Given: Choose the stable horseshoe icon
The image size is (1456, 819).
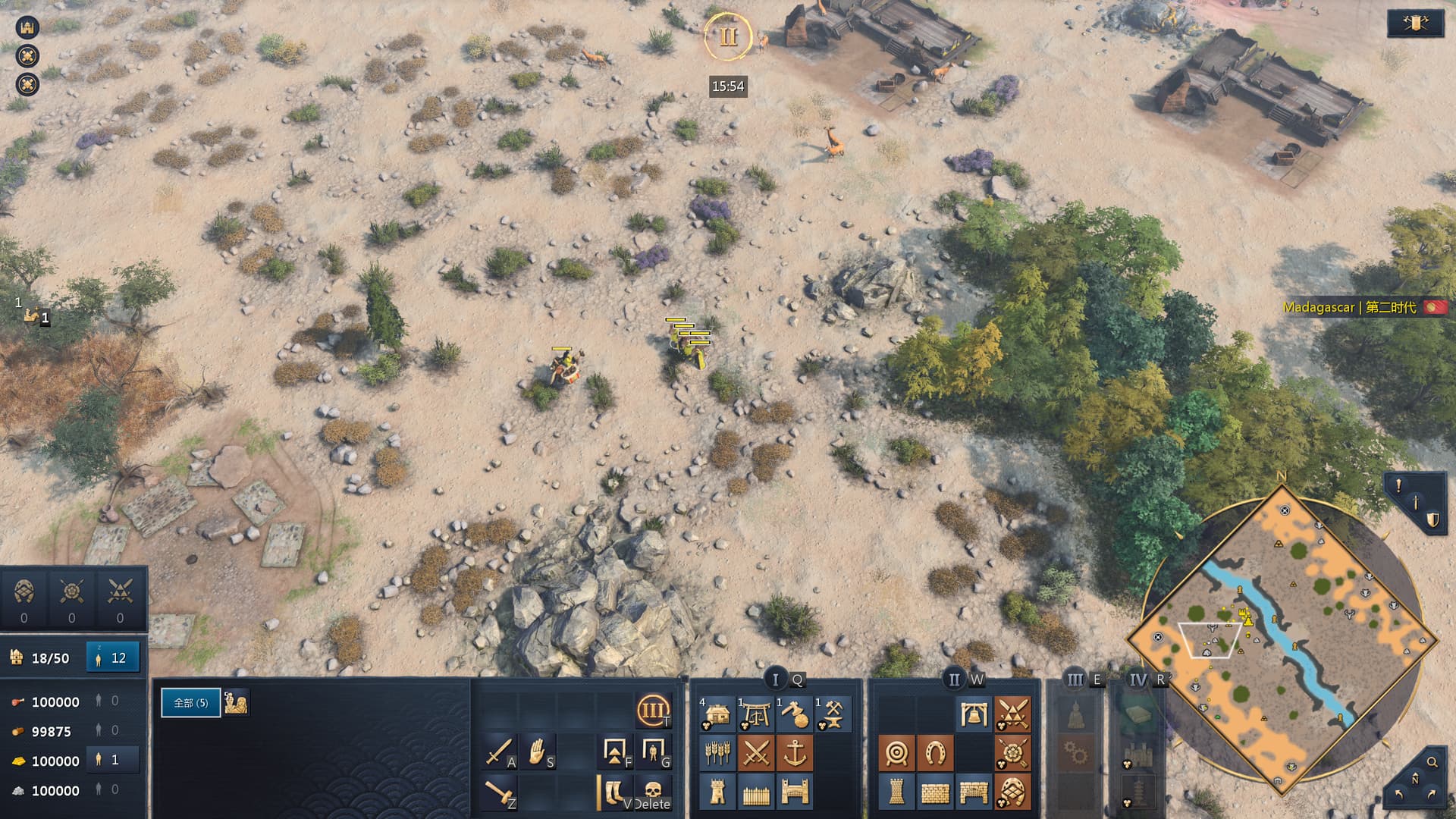Looking at the screenshot, I should click(x=935, y=753).
